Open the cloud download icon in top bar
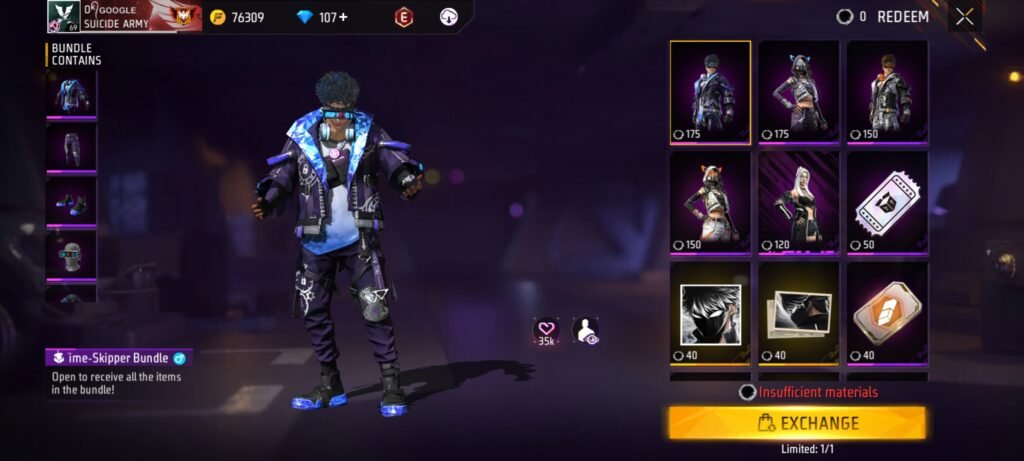Screen dimensions: 1024x461 449,17
